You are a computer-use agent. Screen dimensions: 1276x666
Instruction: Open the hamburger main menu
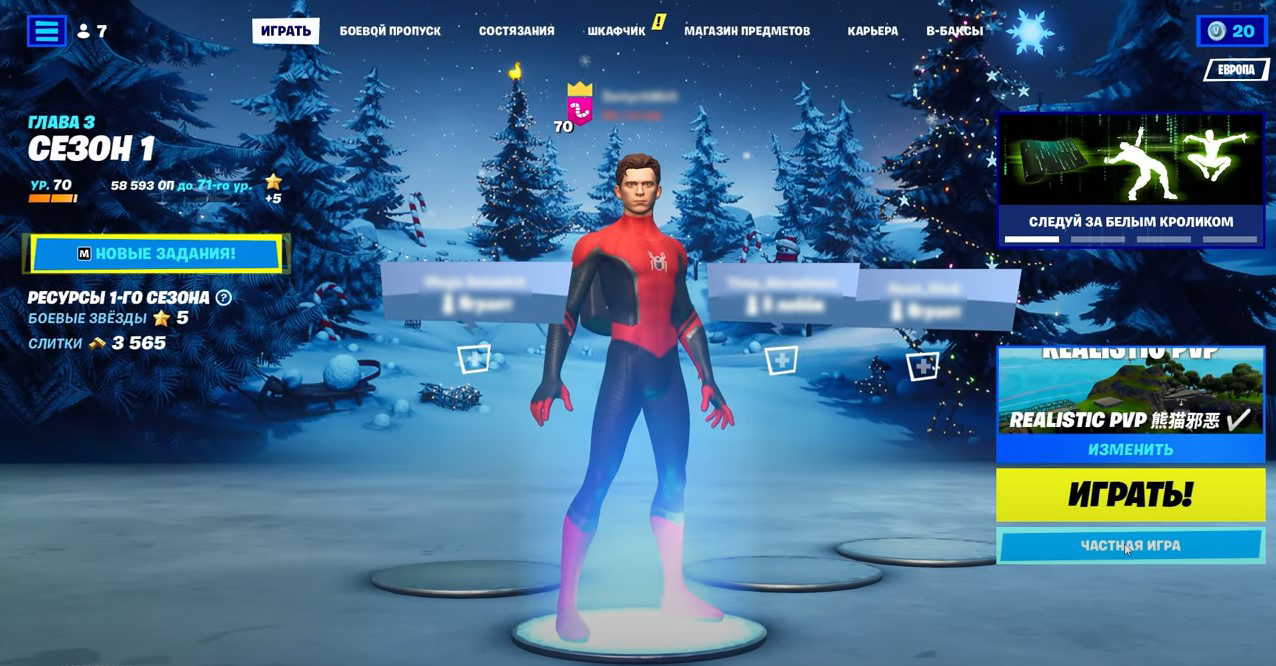pos(46,31)
